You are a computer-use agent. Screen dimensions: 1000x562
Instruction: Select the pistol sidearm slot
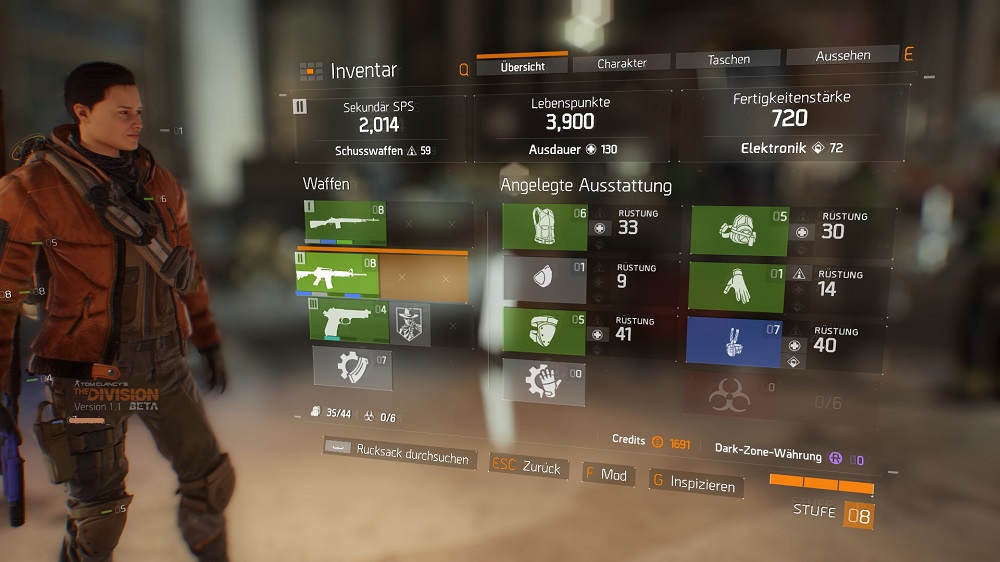point(347,322)
